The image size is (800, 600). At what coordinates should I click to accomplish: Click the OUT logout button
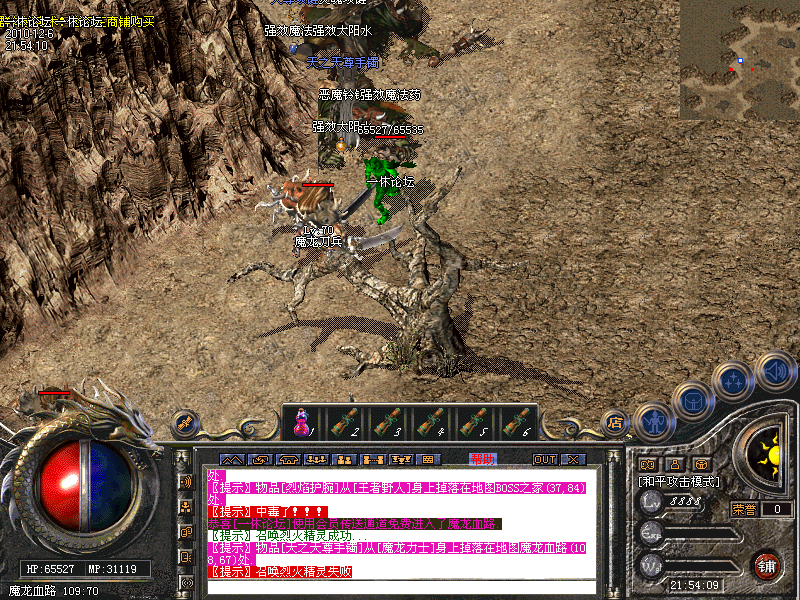click(544, 460)
